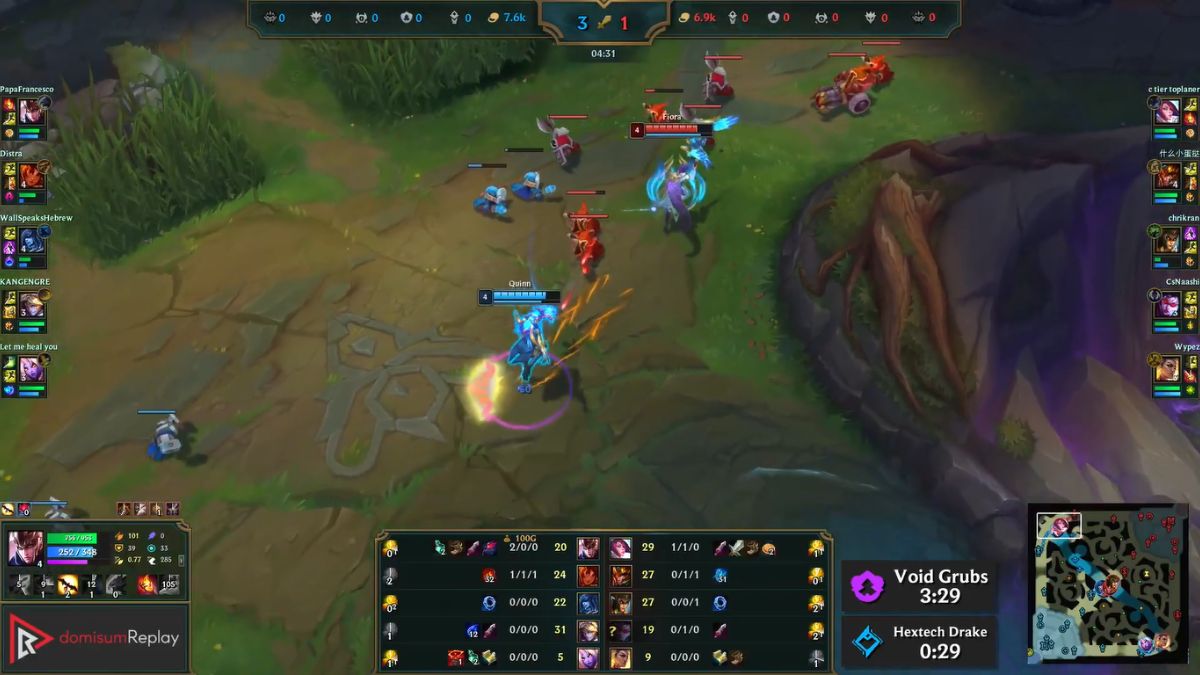Select Distra's champion portrait
The image size is (1200, 675).
(31, 175)
